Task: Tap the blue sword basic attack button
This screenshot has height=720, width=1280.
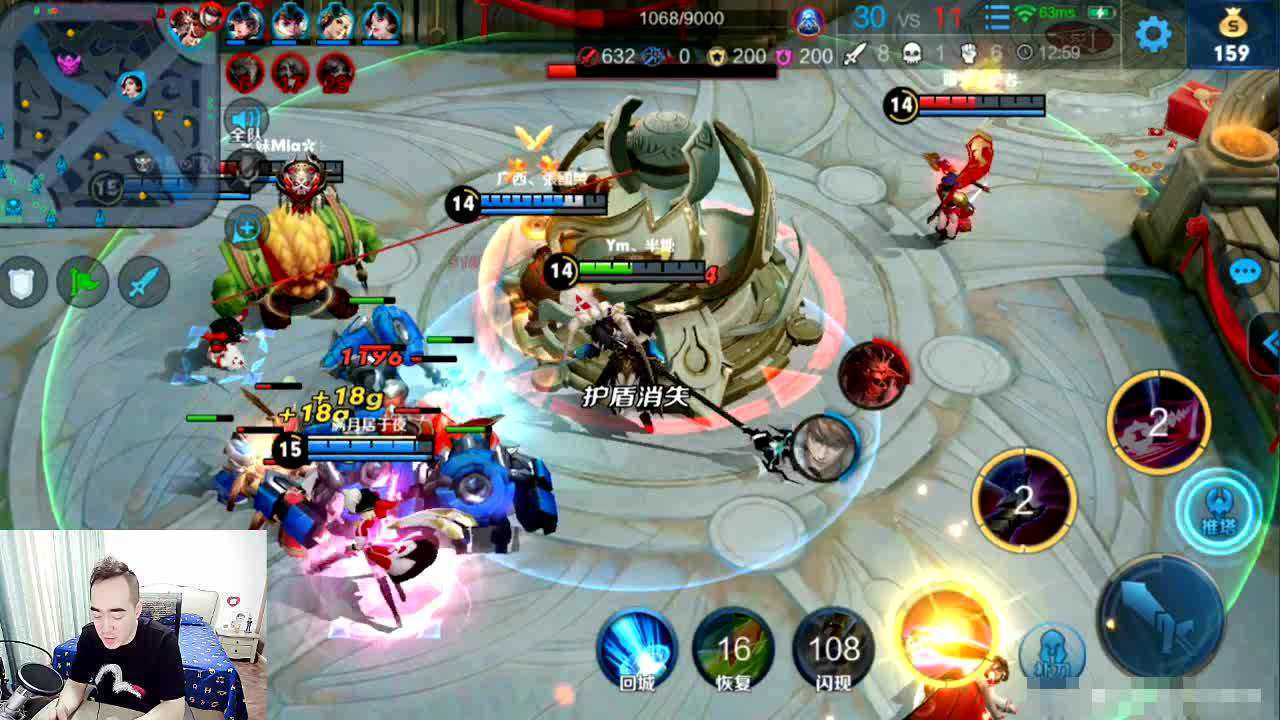Action: click(1161, 615)
